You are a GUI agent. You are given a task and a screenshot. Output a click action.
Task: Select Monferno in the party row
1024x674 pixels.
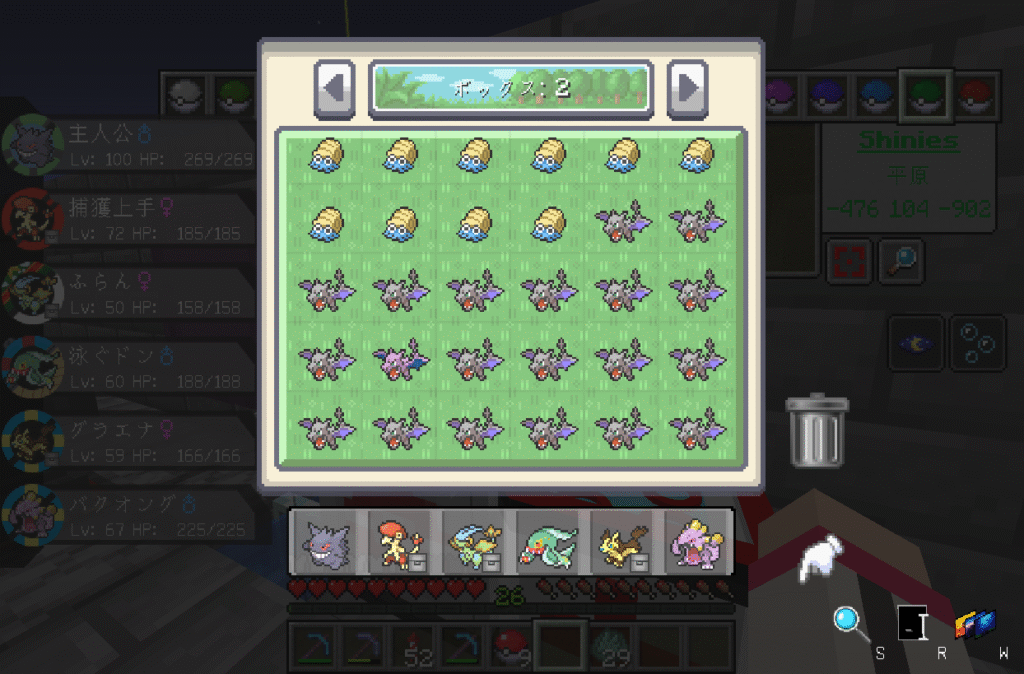401,543
